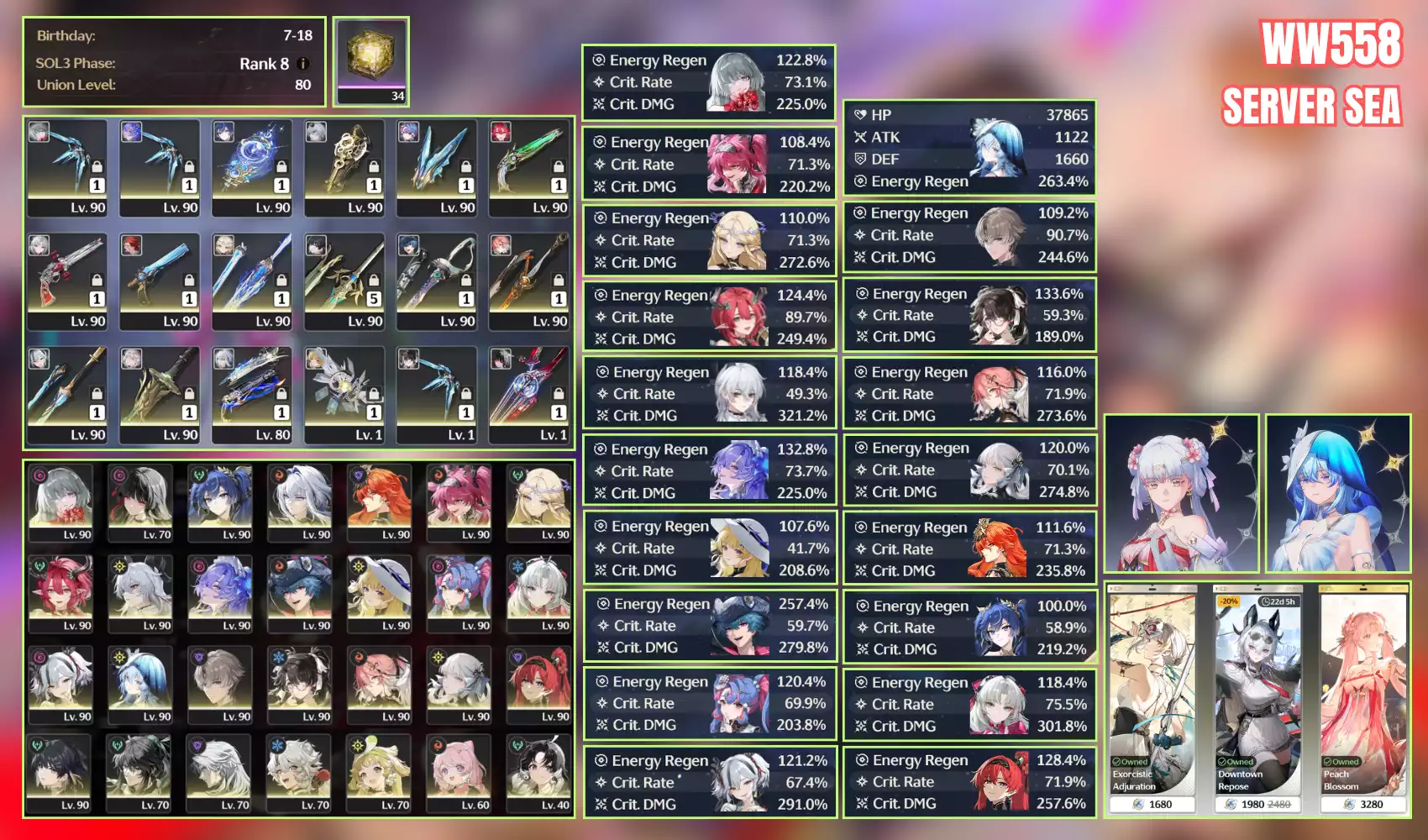Select the Crit. Rate icon

point(599,82)
